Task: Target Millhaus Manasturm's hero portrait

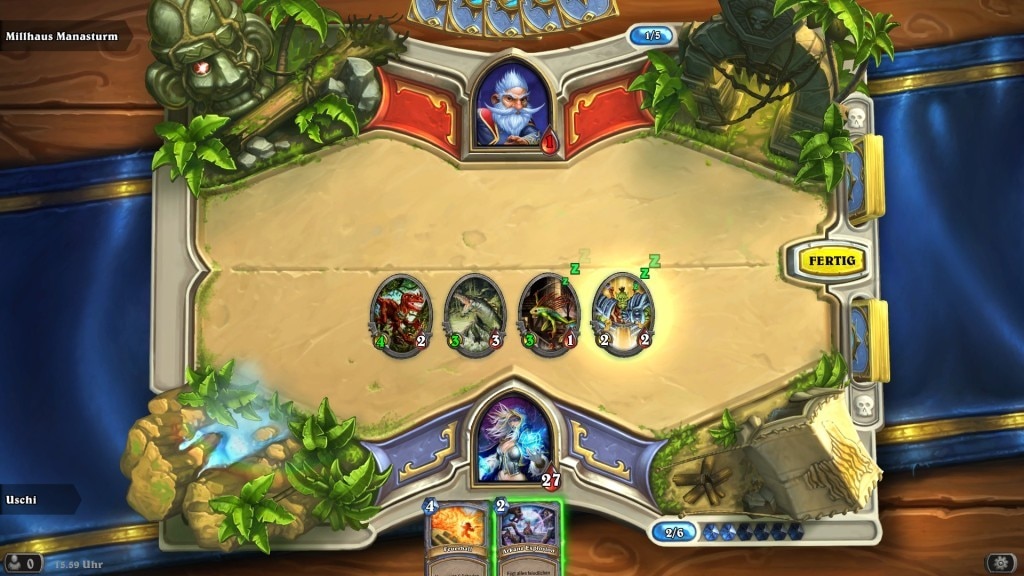Action: [510, 104]
